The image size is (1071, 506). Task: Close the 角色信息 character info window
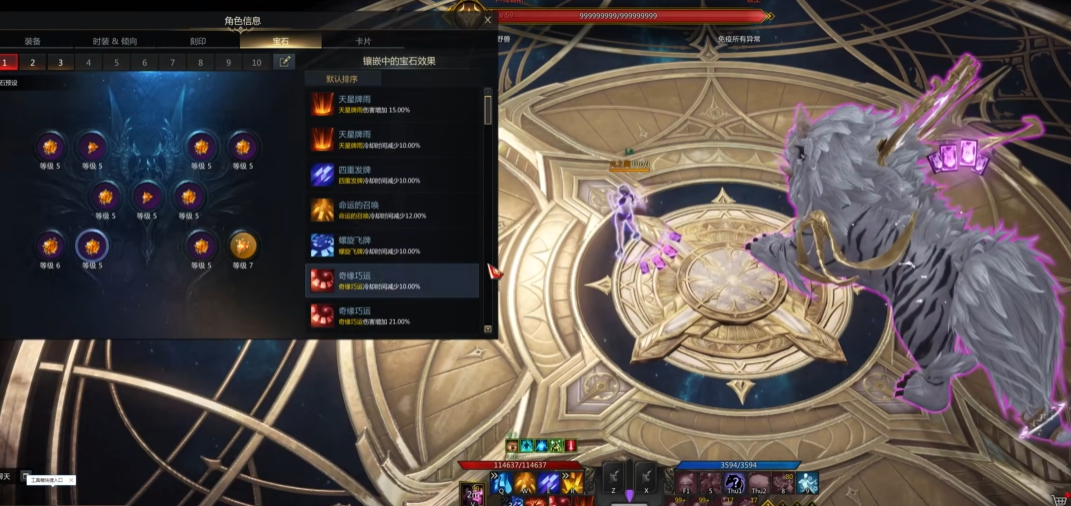coord(487,19)
